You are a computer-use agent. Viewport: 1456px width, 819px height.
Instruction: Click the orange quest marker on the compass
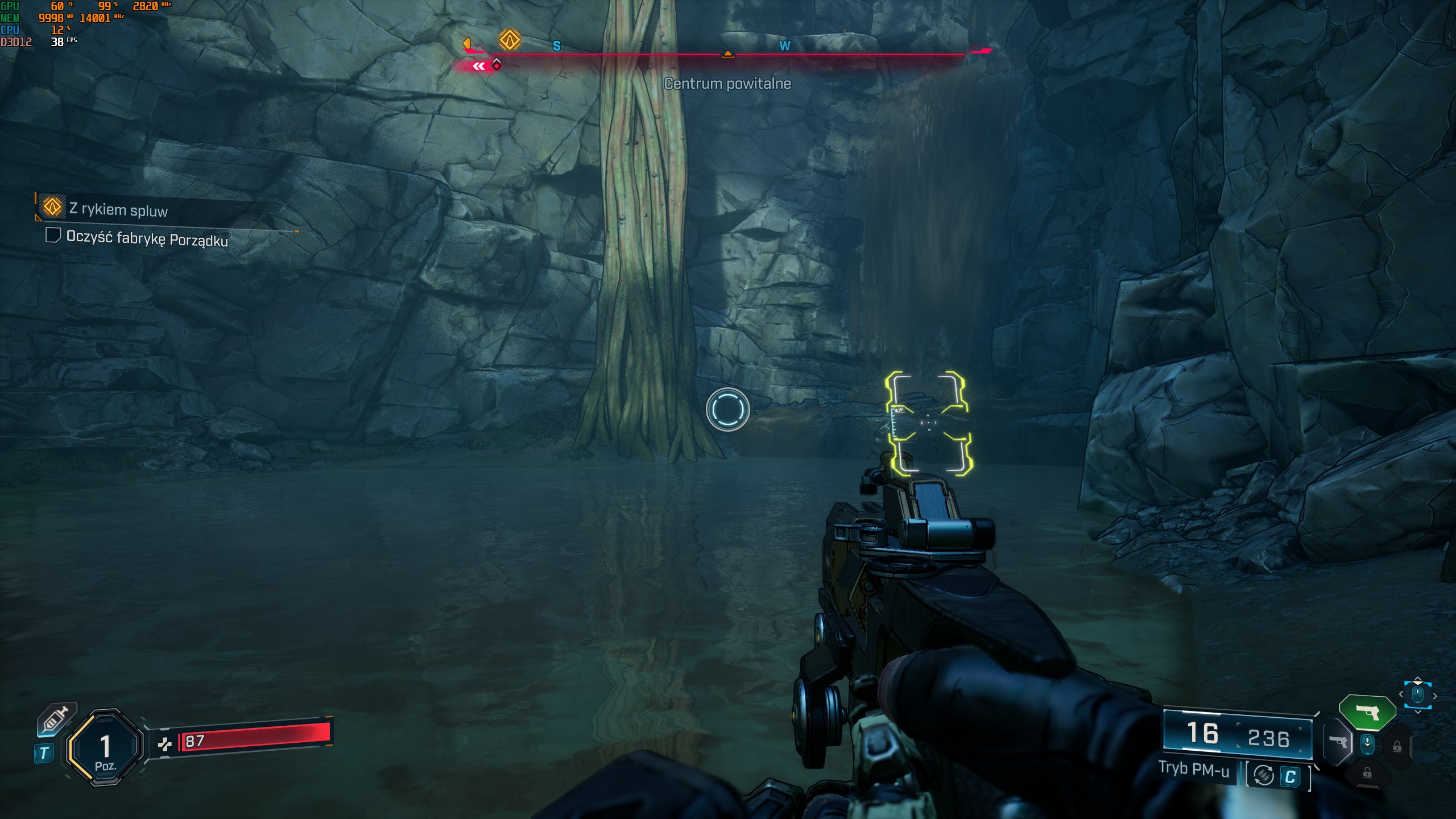point(510,40)
